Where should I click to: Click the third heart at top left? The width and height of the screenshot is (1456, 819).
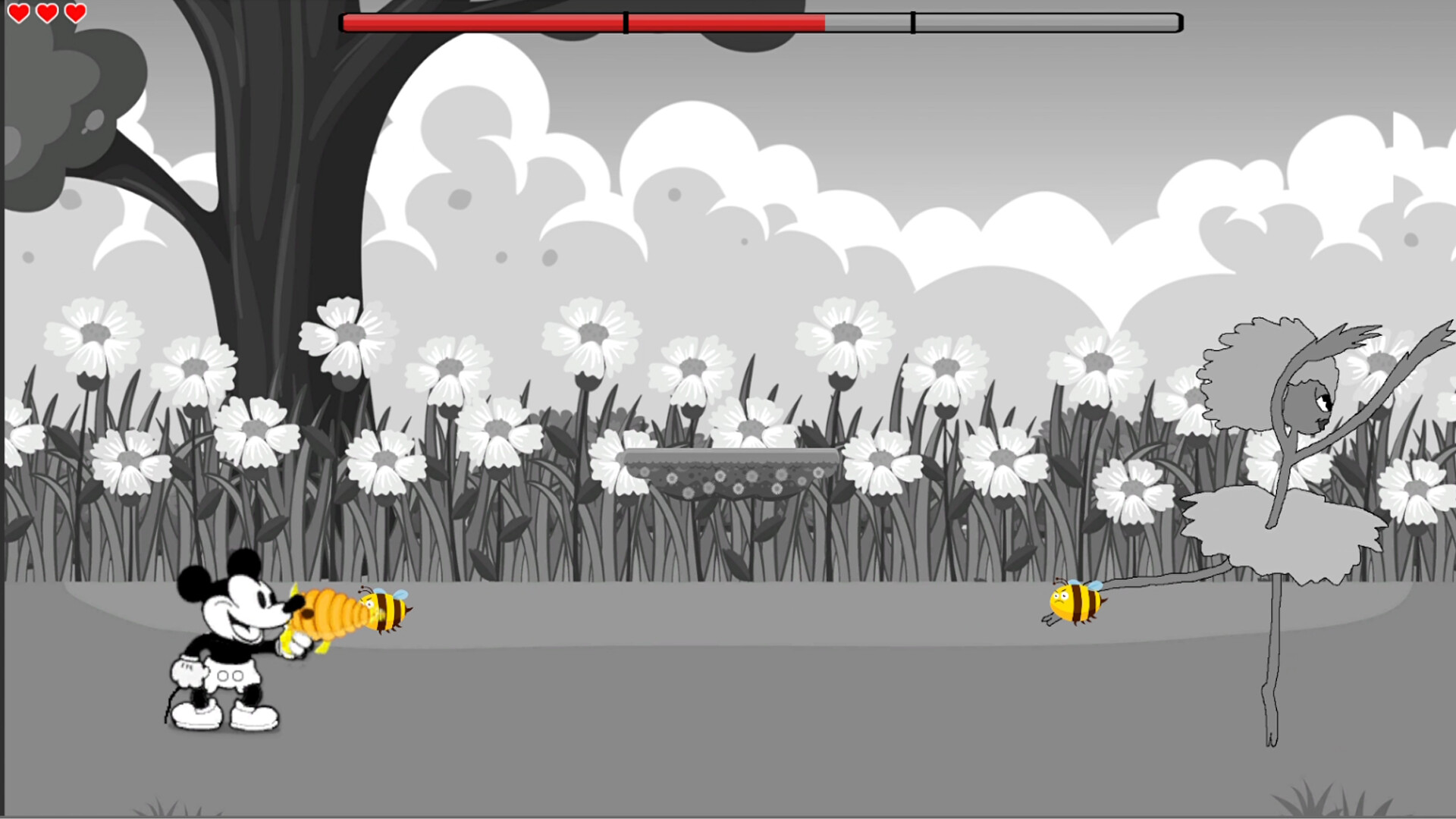point(74,12)
